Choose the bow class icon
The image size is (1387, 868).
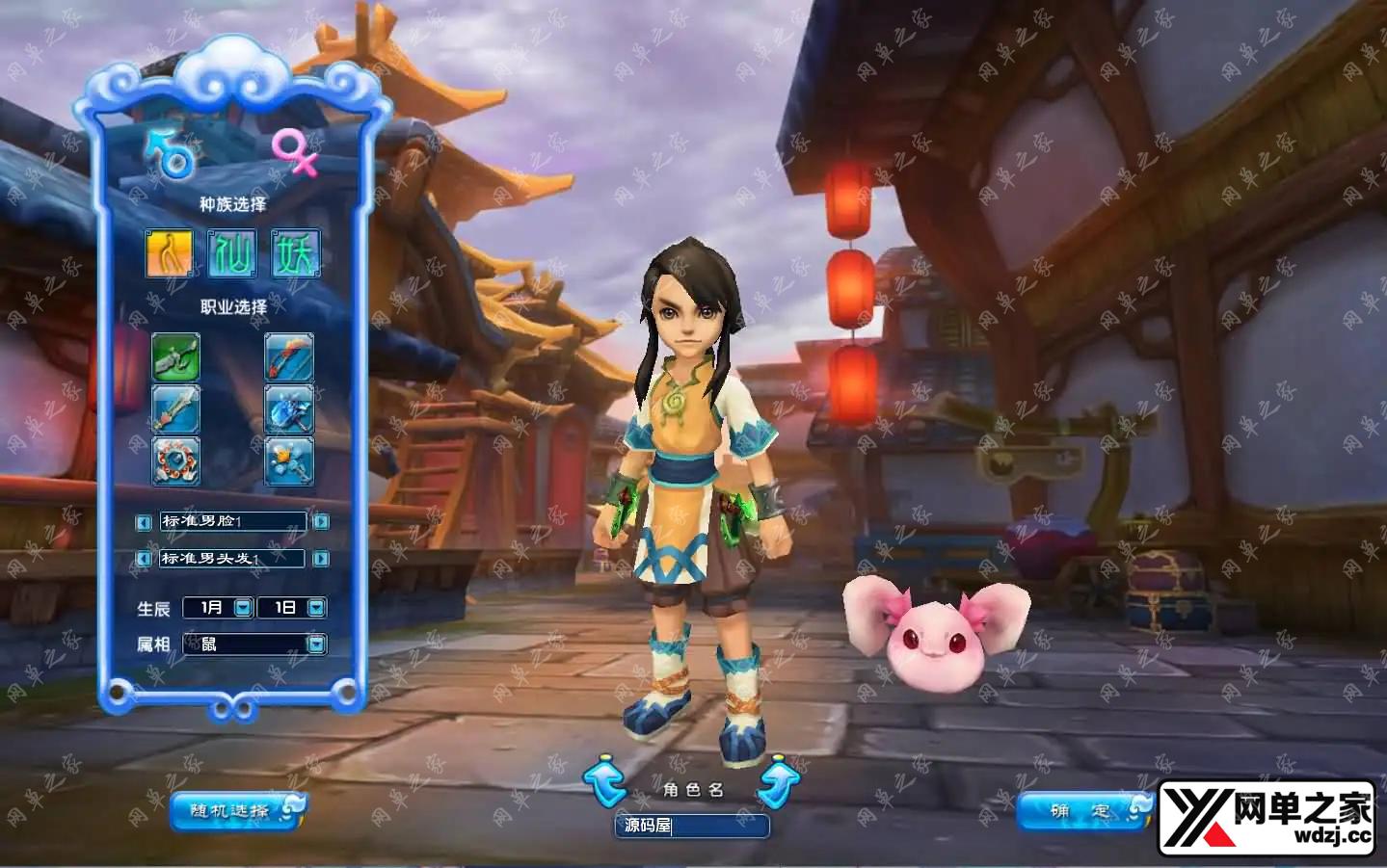[289, 357]
